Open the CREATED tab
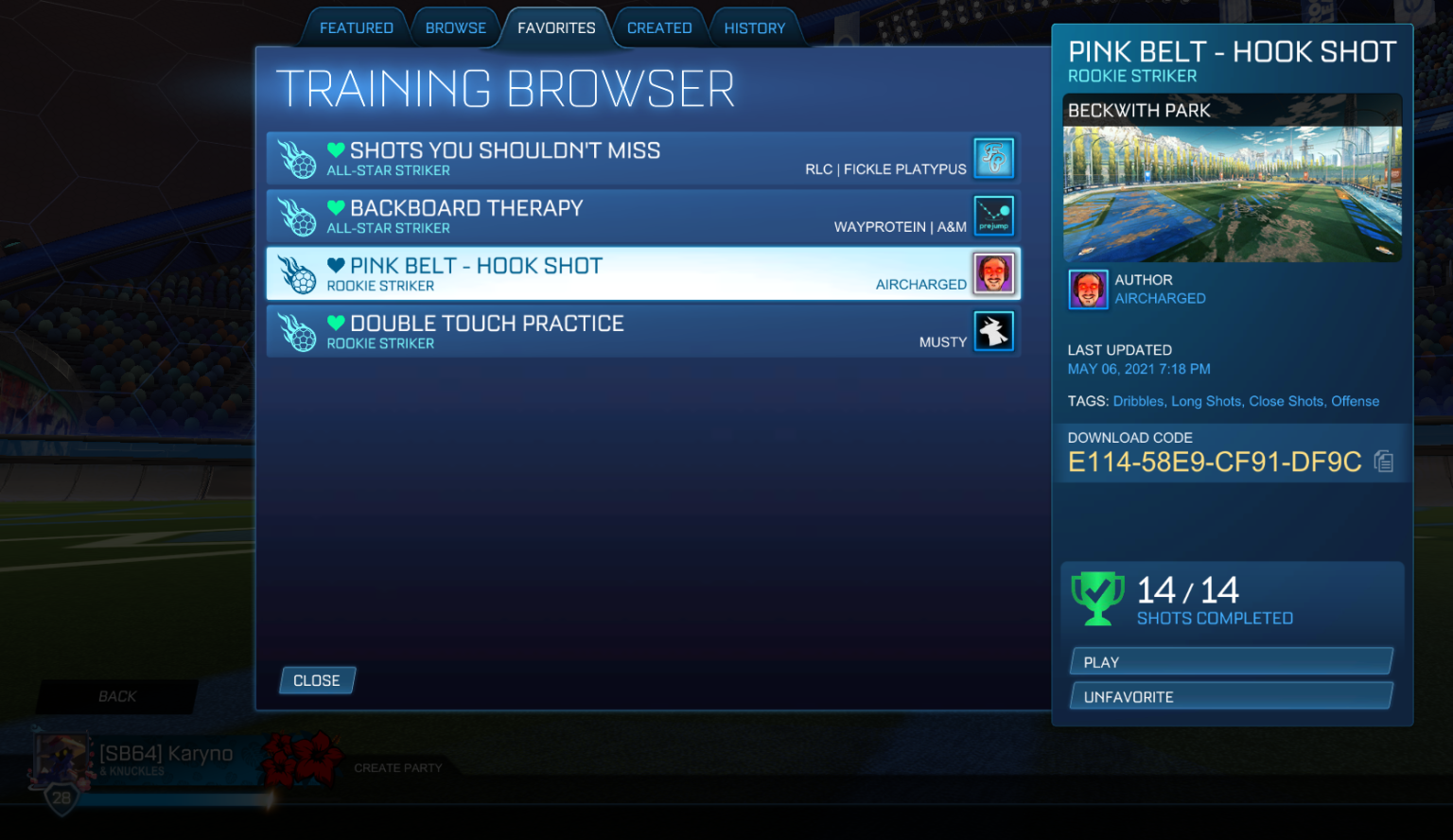This screenshot has height=840, width=1453. (658, 27)
